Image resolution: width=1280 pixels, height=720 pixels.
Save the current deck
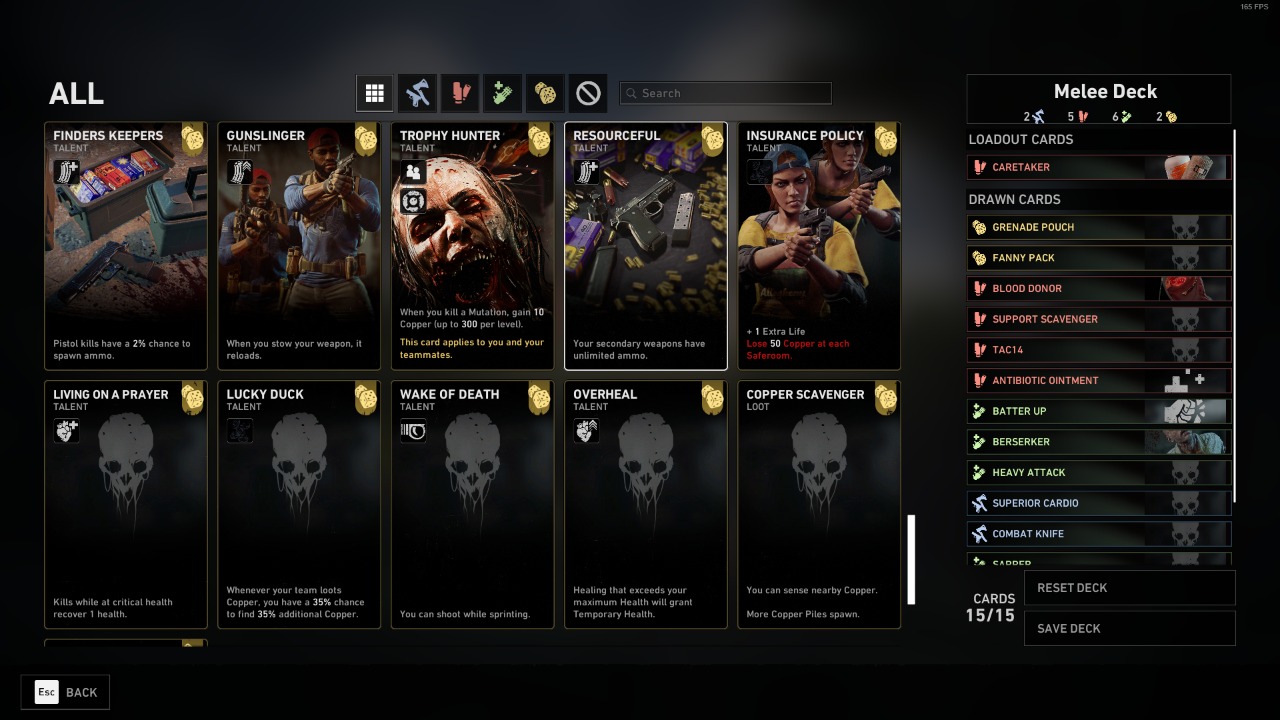pos(1129,629)
